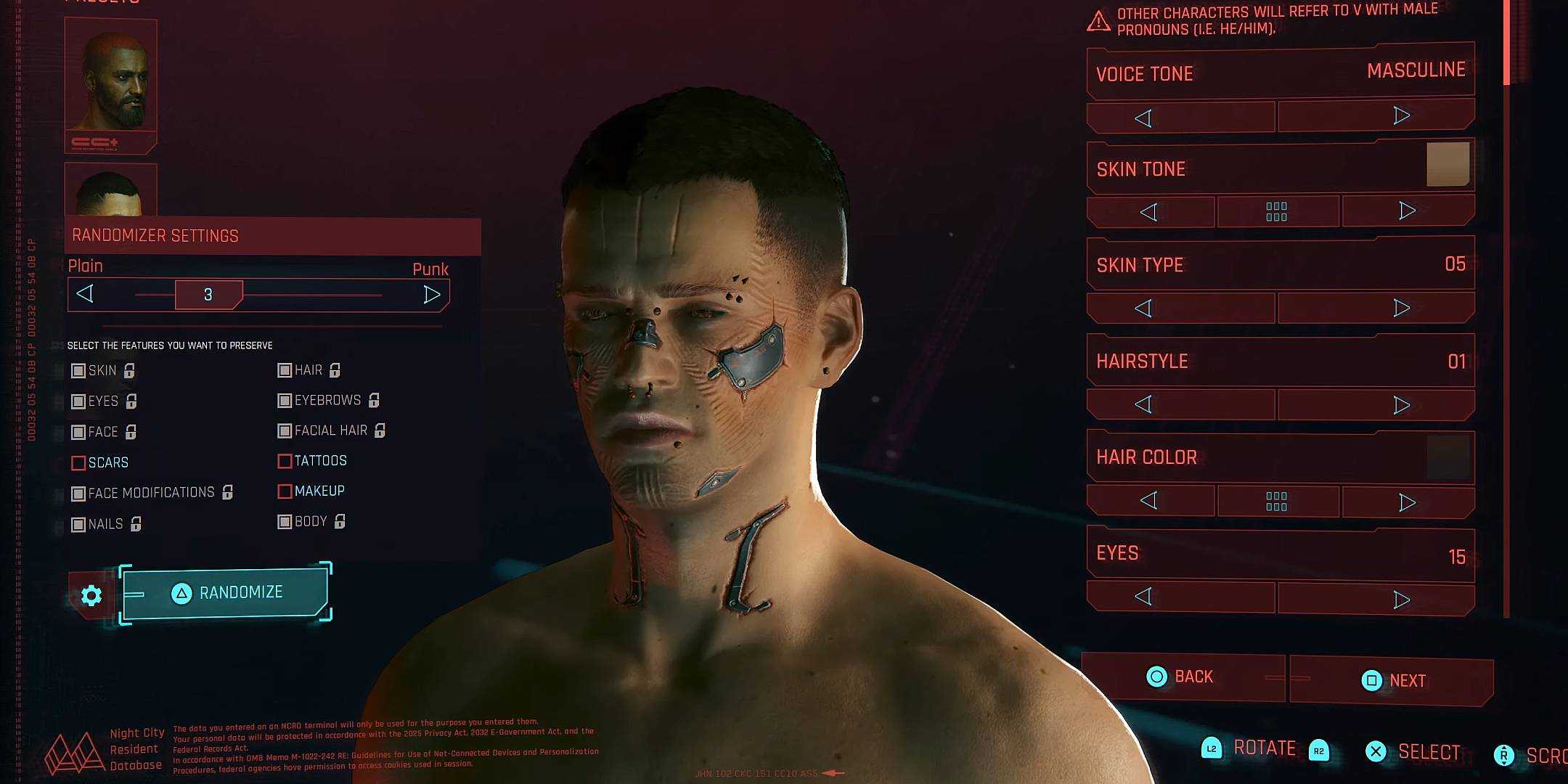The image size is (1568, 784).
Task: Open the Skin Tone palette grid icon
Action: tap(1278, 211)
